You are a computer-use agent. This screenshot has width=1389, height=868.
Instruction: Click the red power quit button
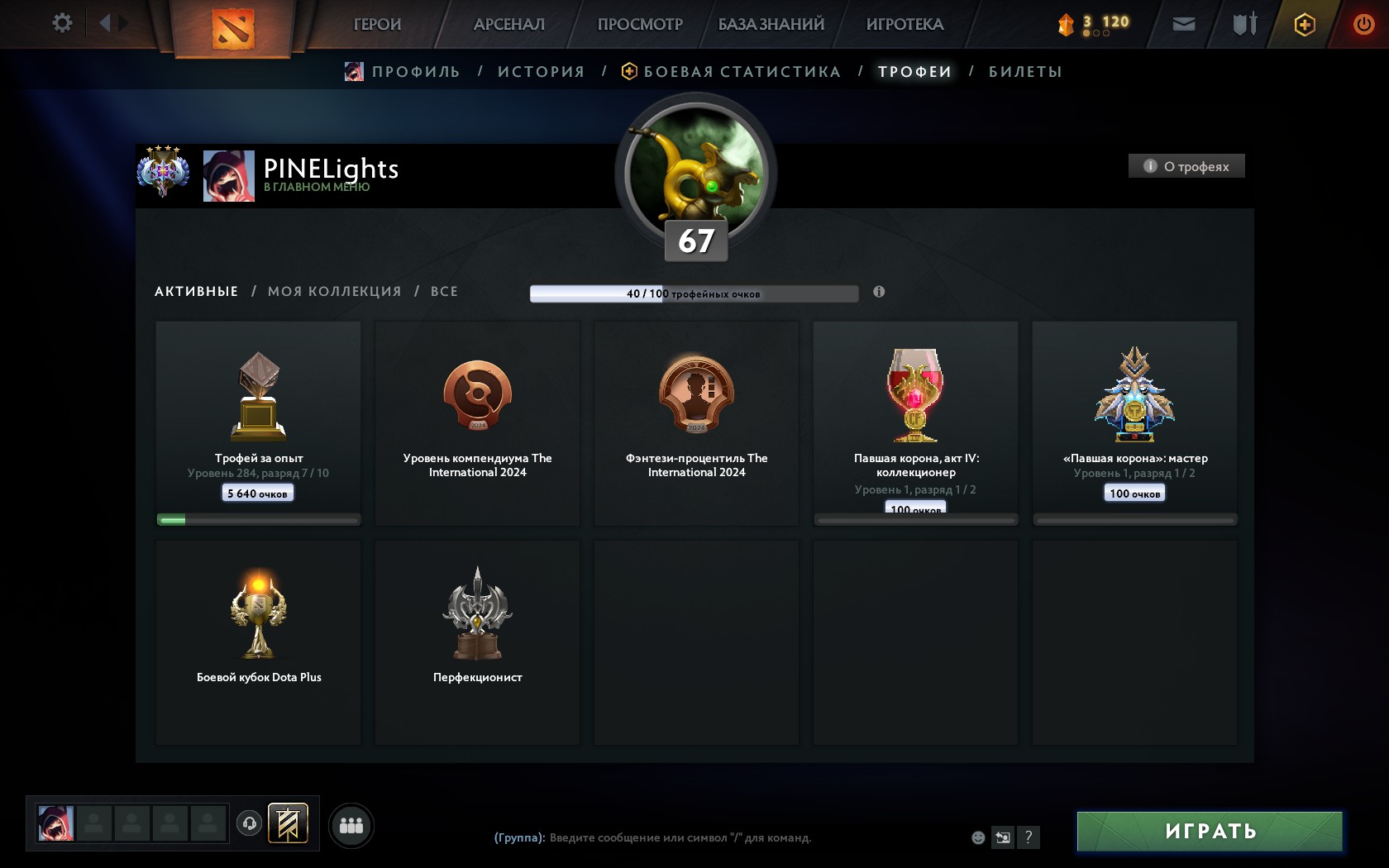[x=1363, y=24]
